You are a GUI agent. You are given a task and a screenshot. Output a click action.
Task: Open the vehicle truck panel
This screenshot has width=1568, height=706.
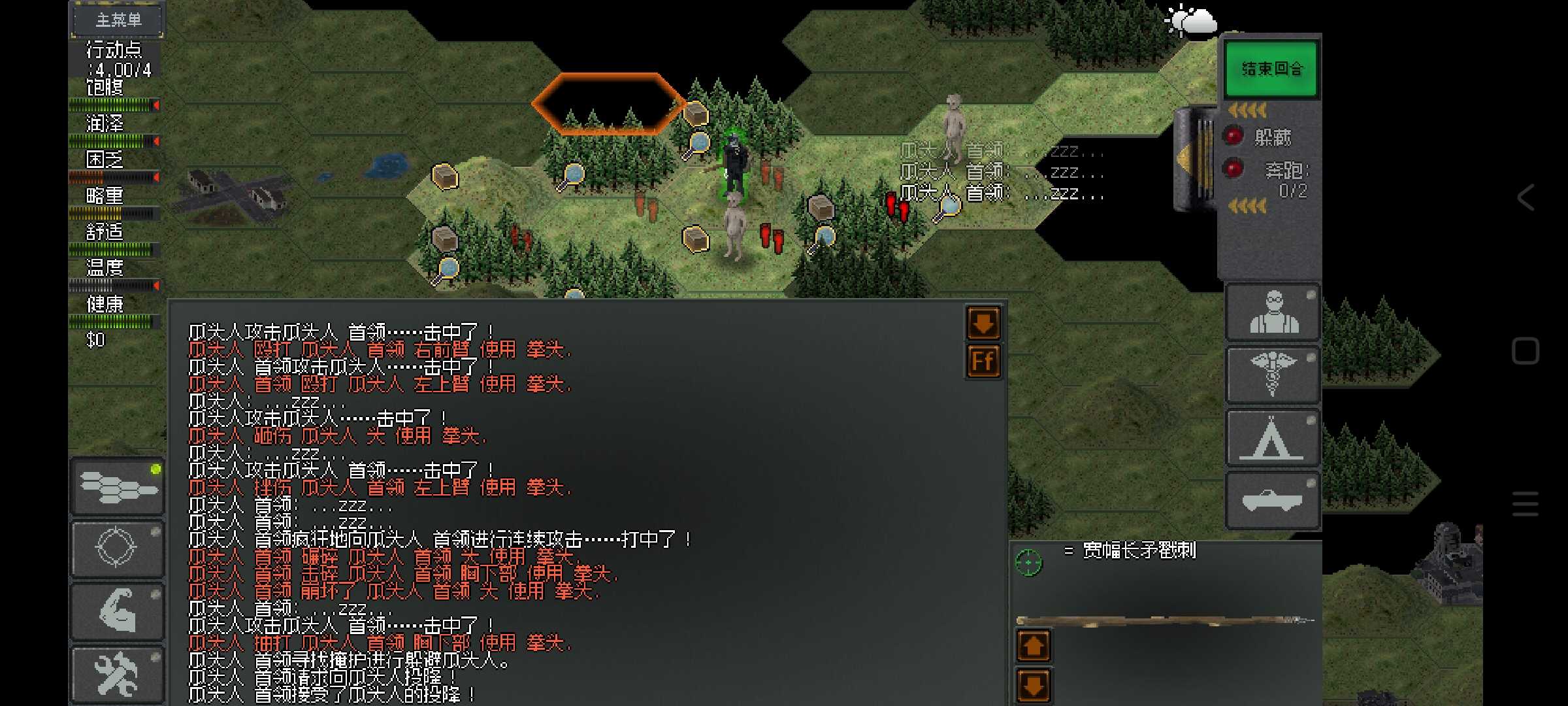[x=1273, y=501]
